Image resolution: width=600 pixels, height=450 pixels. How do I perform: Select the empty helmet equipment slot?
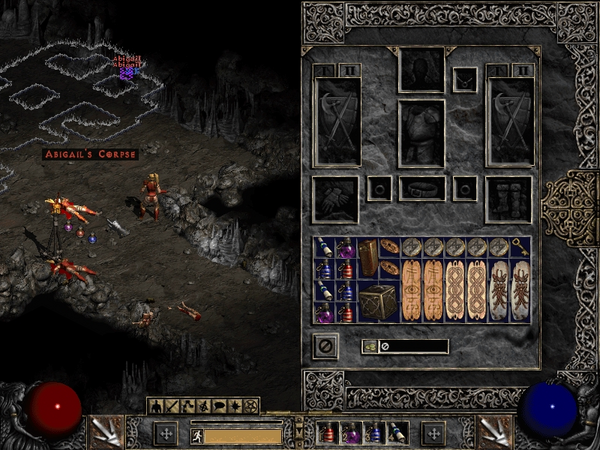pyautogui.click(x=421, y=69)
